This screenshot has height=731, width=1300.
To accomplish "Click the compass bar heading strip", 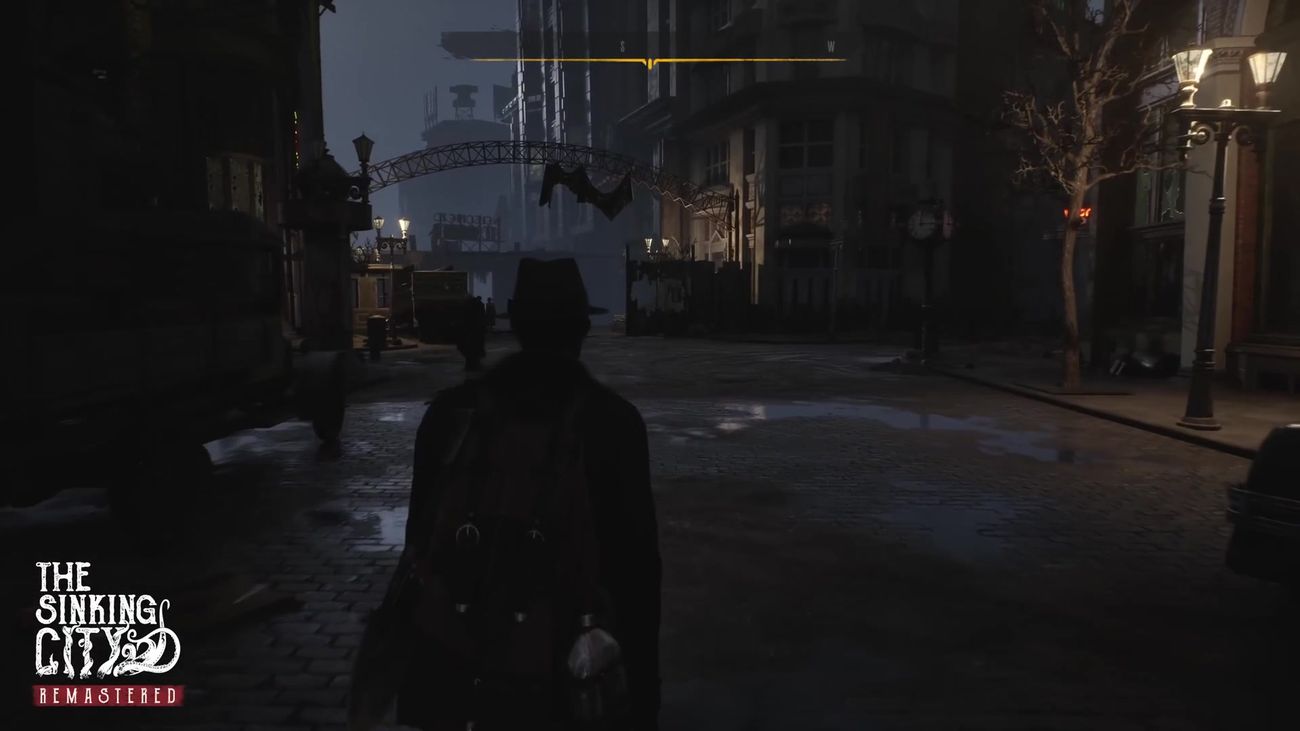I will coord(657,59).
